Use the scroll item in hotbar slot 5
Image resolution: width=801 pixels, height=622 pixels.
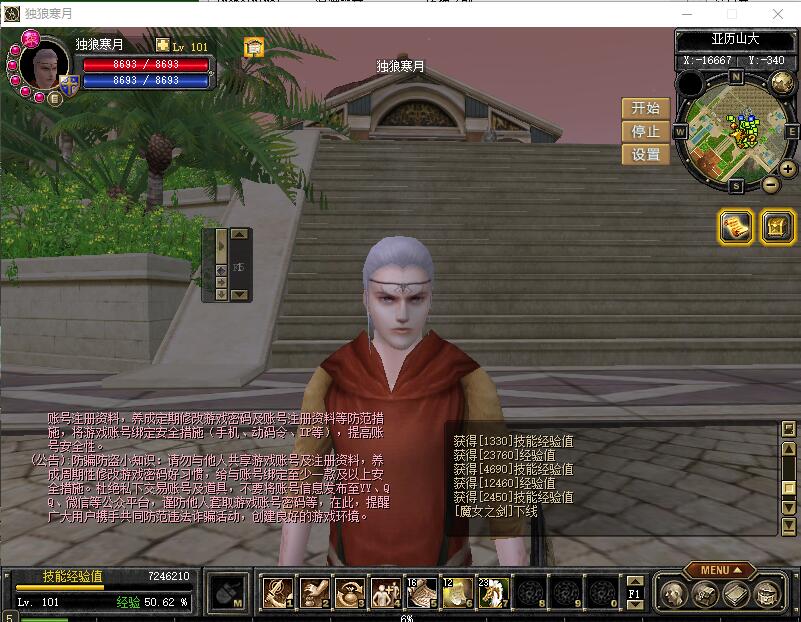[421, 593]
